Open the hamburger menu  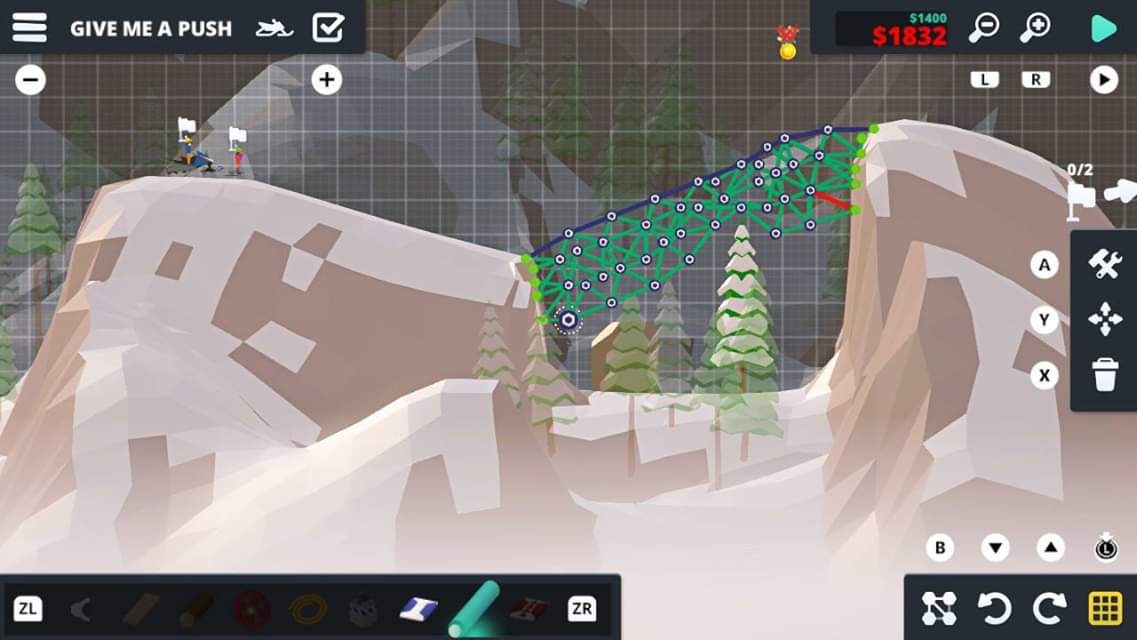coord(30,27)
